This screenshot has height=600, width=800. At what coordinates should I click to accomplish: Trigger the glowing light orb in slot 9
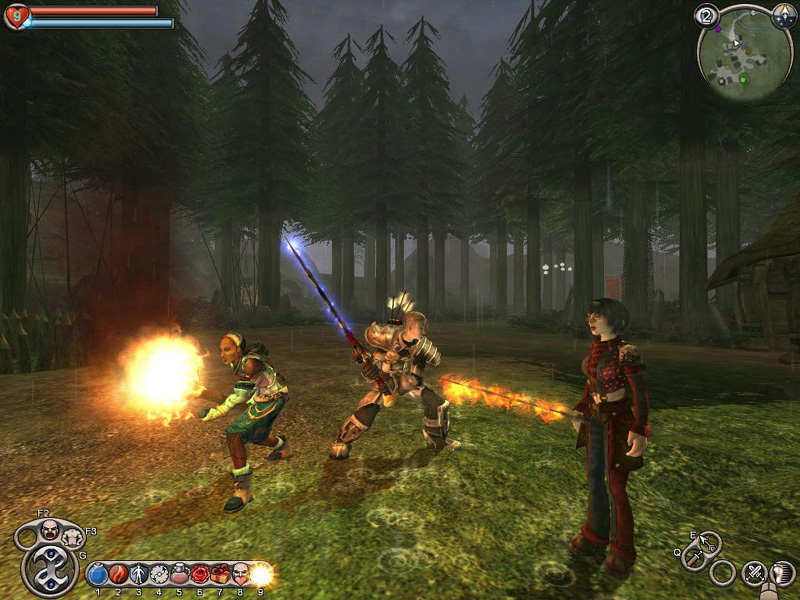point(261,575)
